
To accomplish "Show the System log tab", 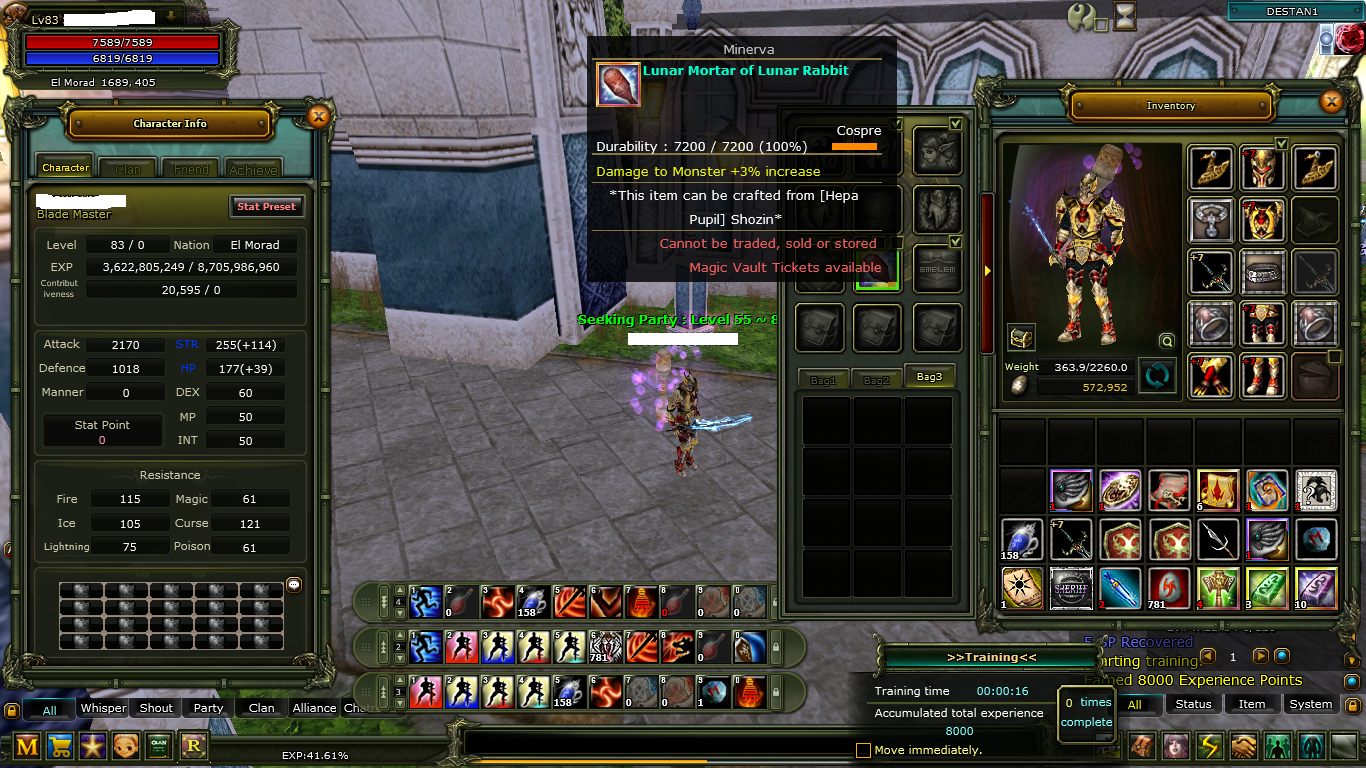I will (1310, 704).
